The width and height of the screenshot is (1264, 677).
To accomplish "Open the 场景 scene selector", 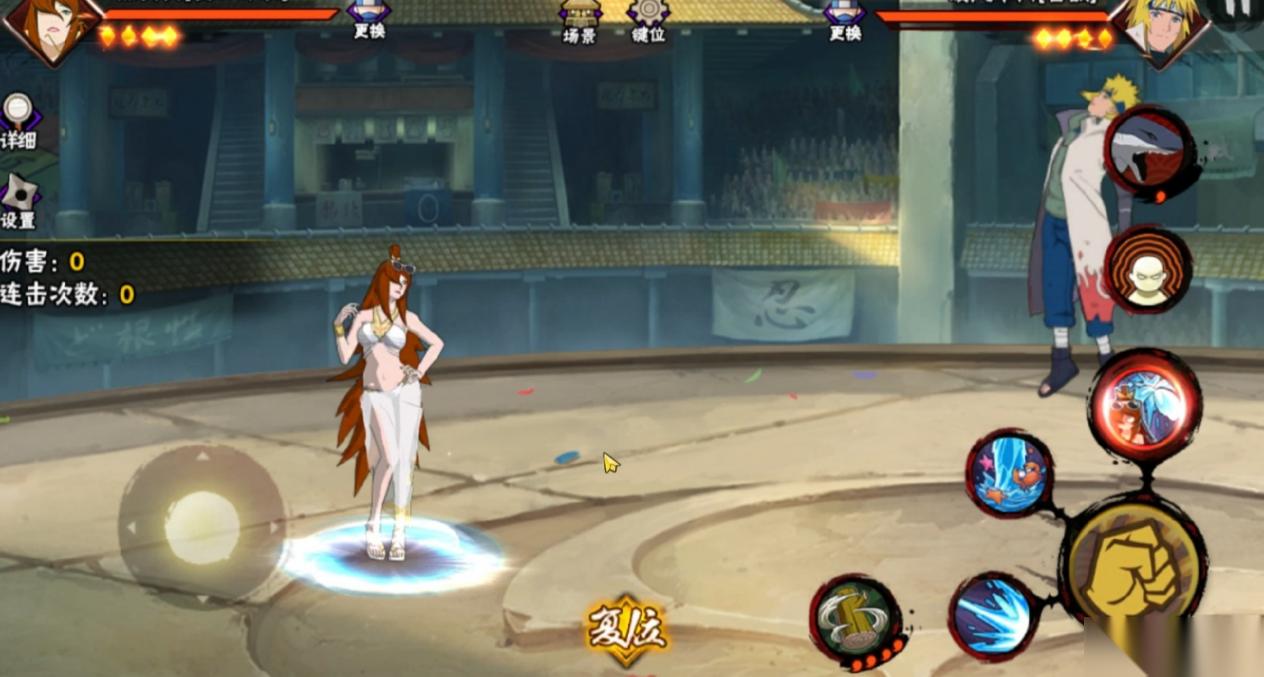I will (x=579, y=20).
